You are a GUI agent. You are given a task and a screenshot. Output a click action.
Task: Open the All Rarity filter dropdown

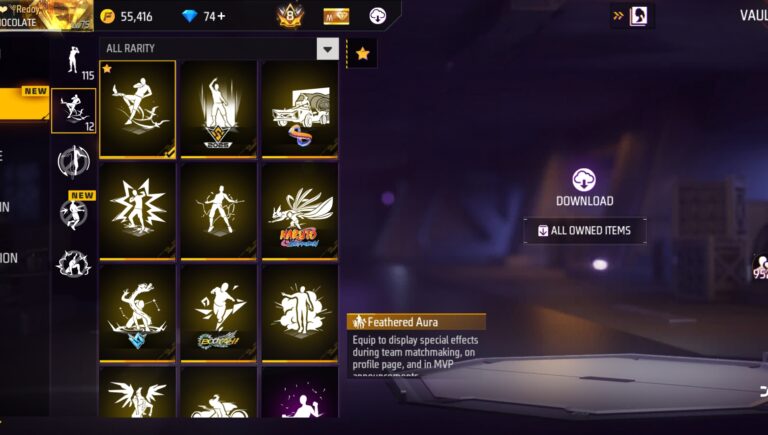327,48
